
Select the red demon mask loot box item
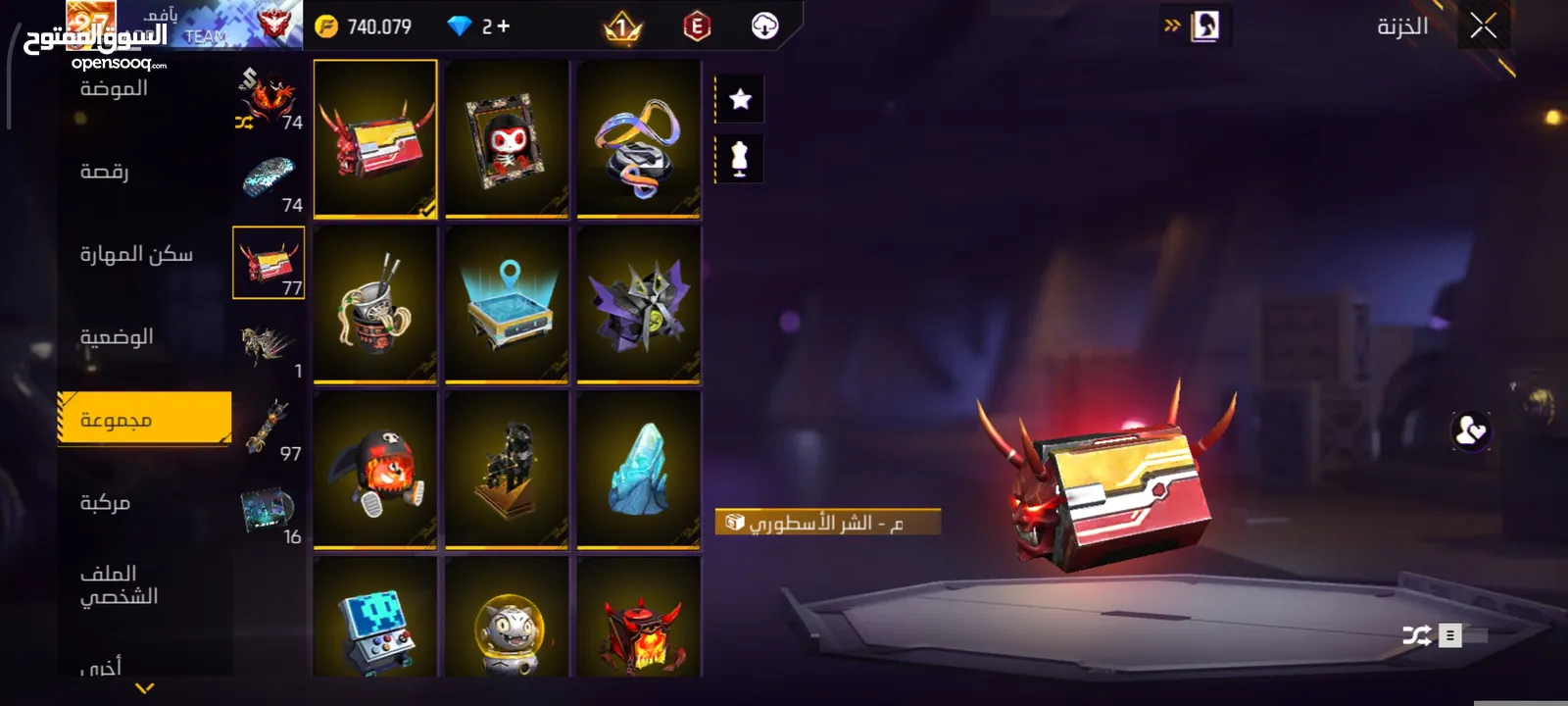pyautogui.click(x=375, y=138)
